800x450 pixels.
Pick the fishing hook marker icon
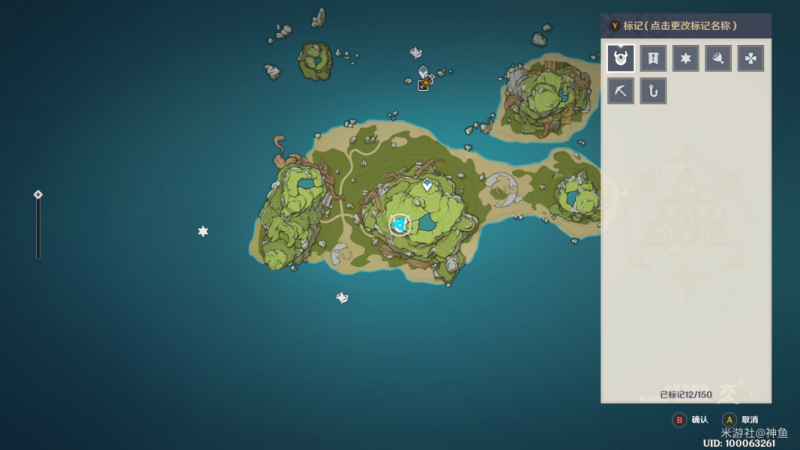pyautogui.click(x=653, y=91)
